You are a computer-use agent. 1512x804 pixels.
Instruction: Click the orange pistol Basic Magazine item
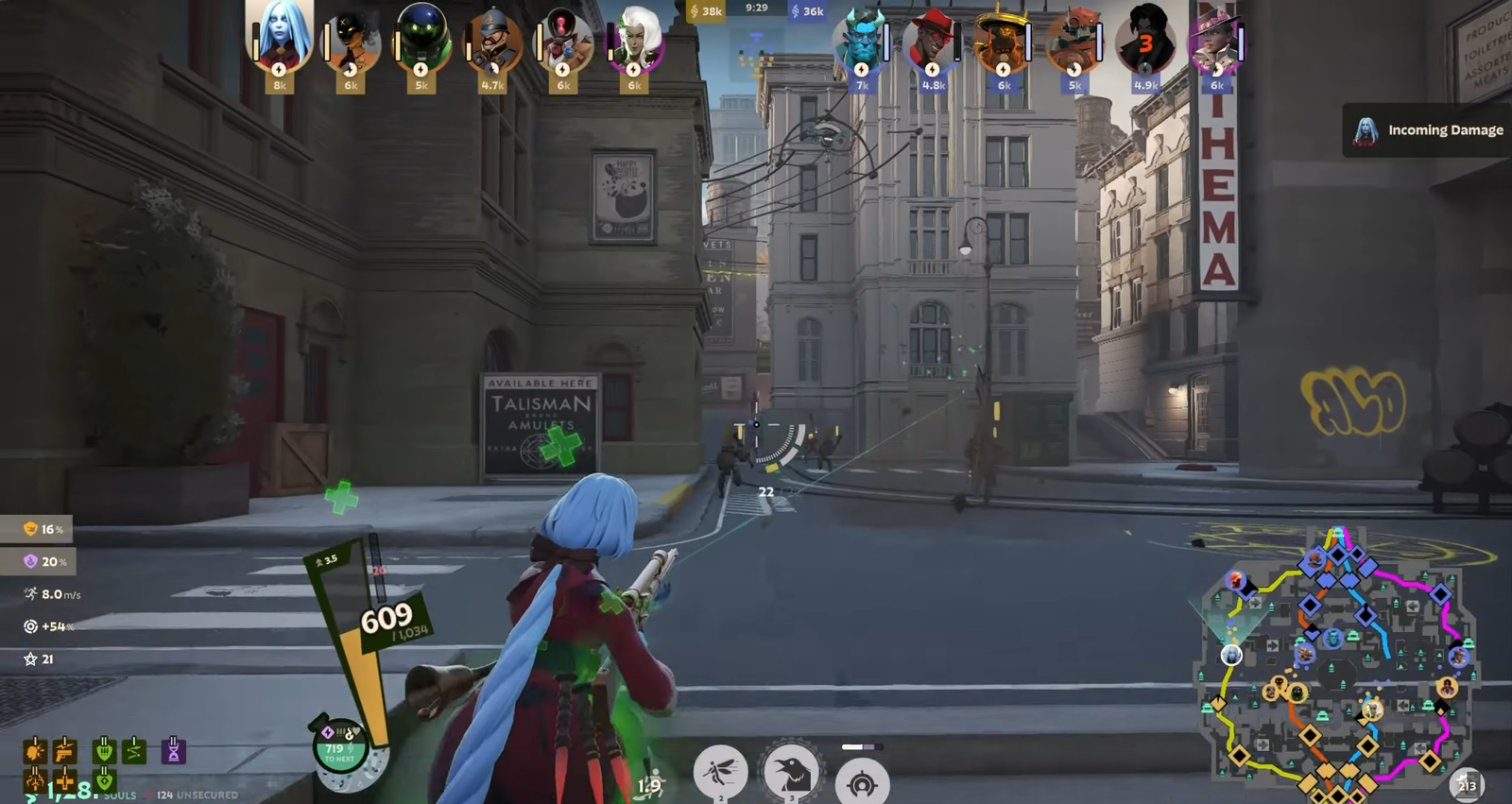coord(65,750)
